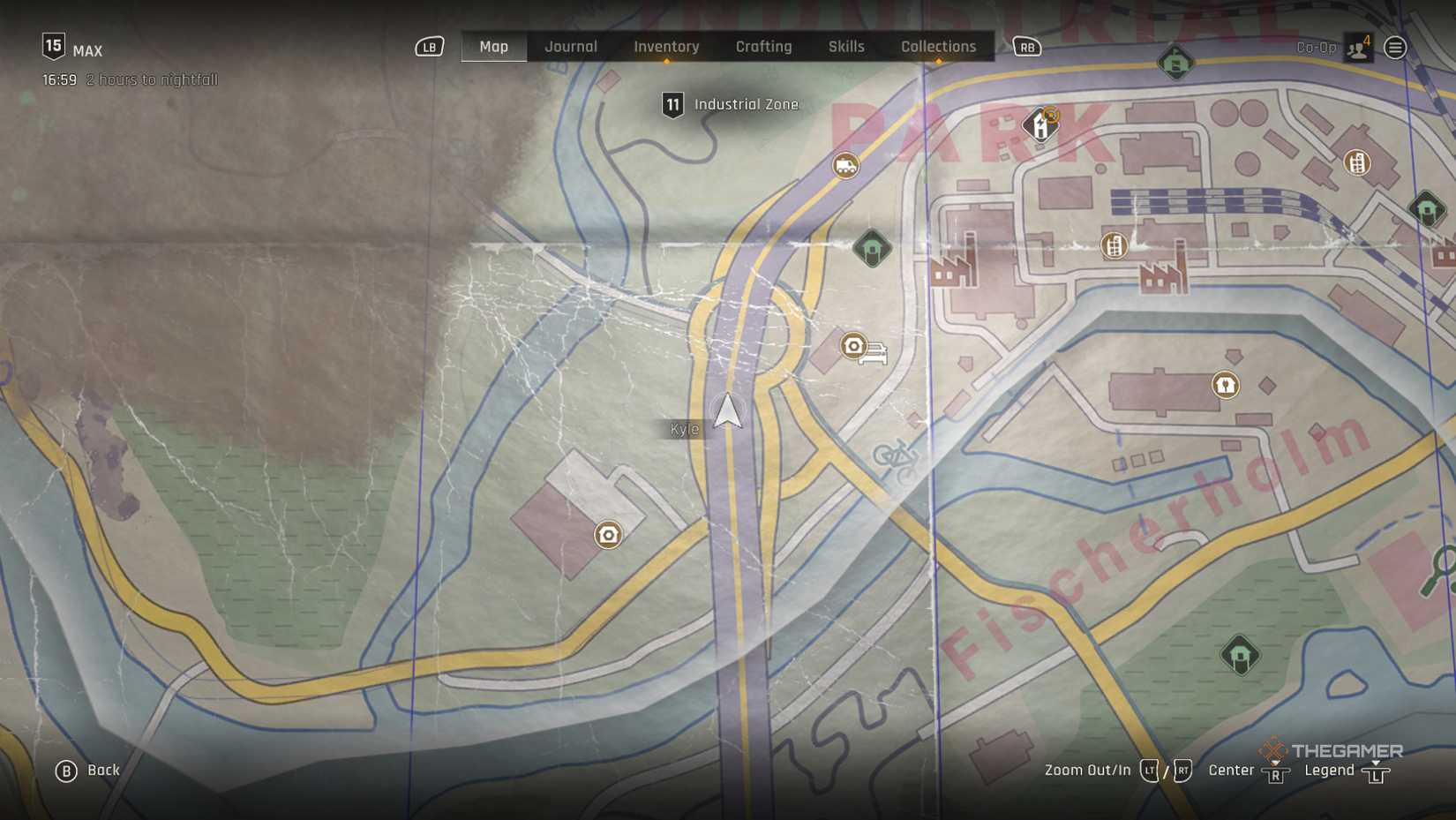
Task: Select Kyle's player arrow marker
Action: pos(728,411)
